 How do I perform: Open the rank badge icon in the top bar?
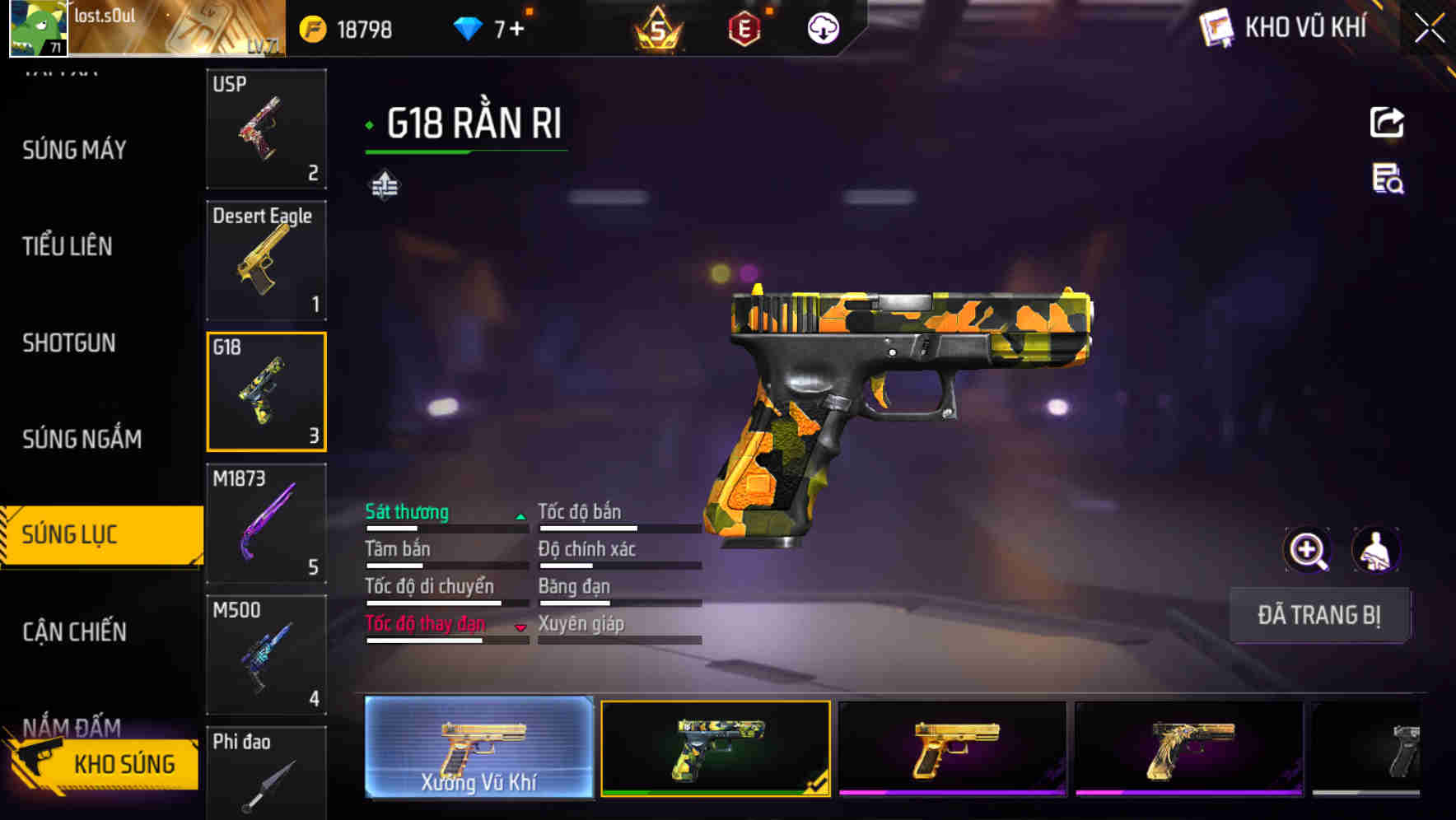659,29
